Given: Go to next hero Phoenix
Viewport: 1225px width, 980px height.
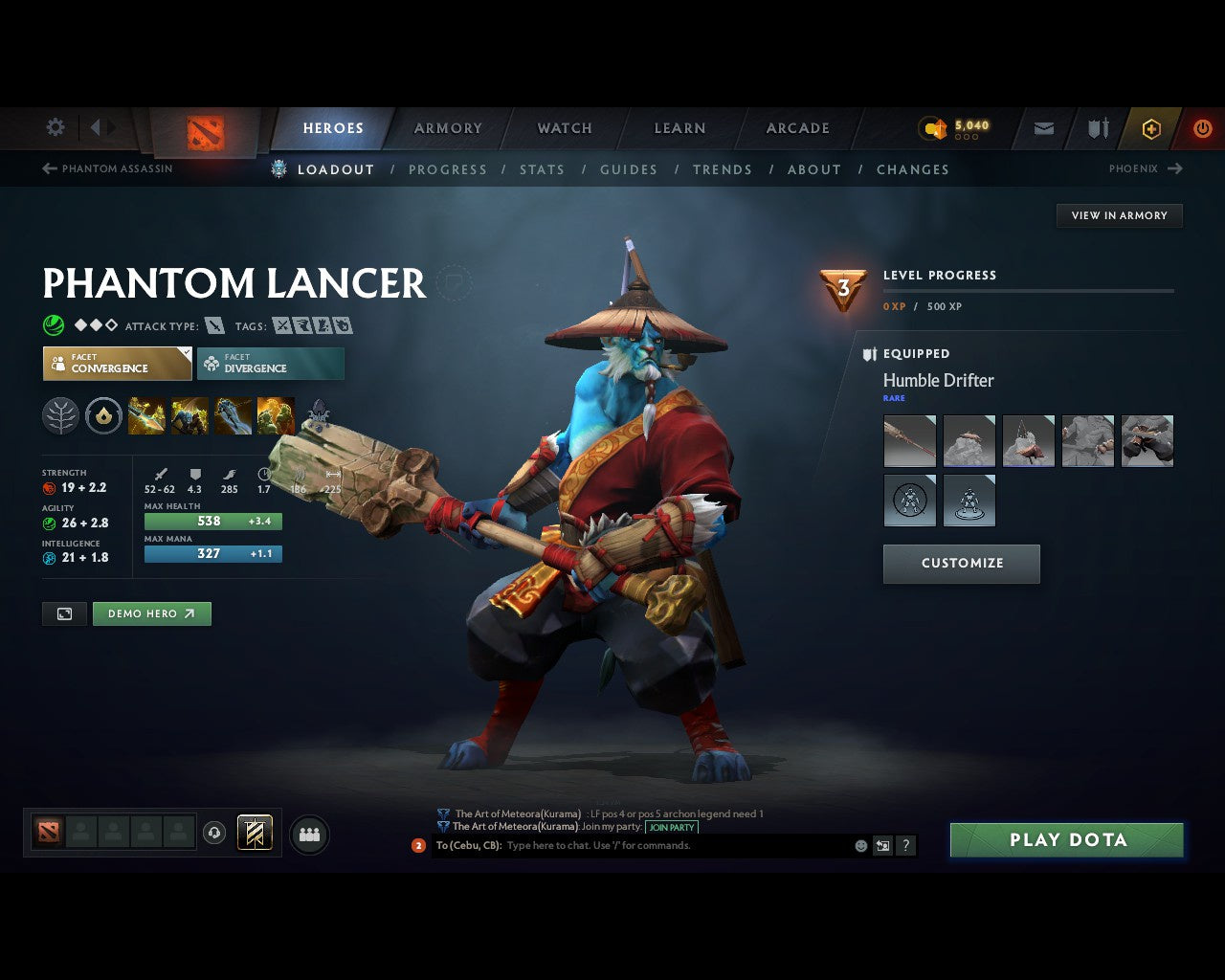Looking at the screenshot, I should pos(1146,168).
